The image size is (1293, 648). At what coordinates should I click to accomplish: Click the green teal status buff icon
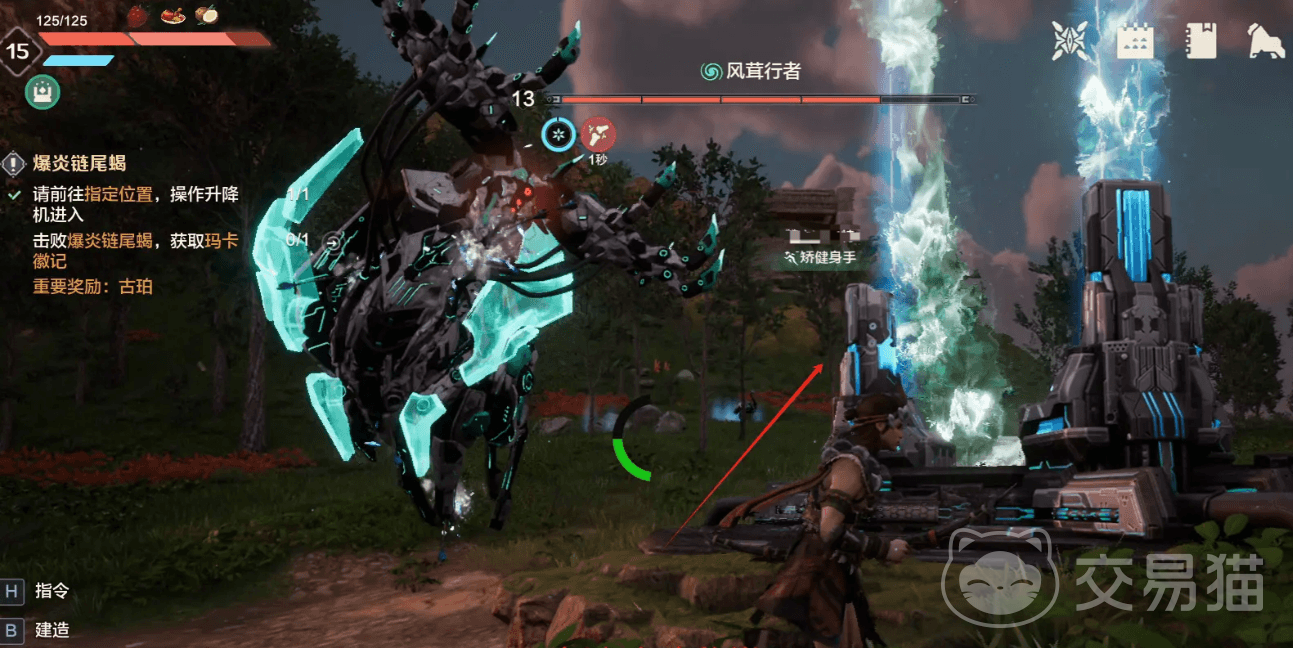point(43,92)
